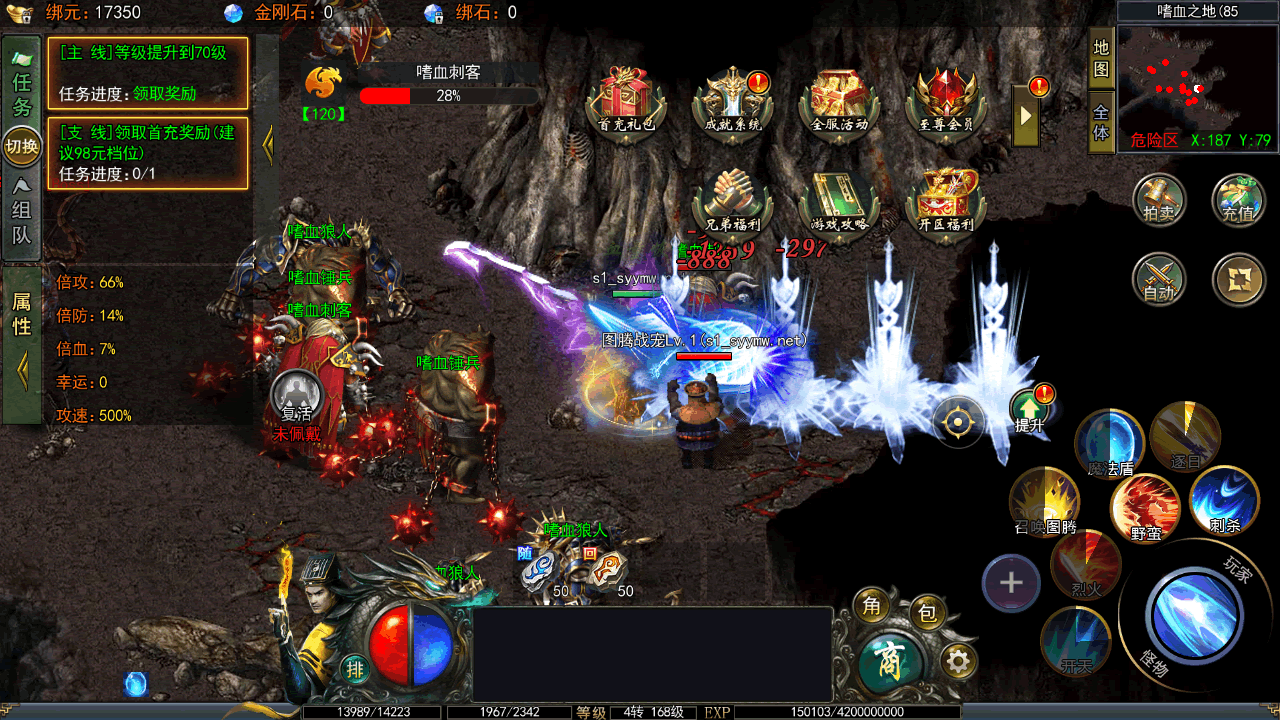1280x720 pixels.
Task: Open the gear settings button
Action: [x=959, y=661]
